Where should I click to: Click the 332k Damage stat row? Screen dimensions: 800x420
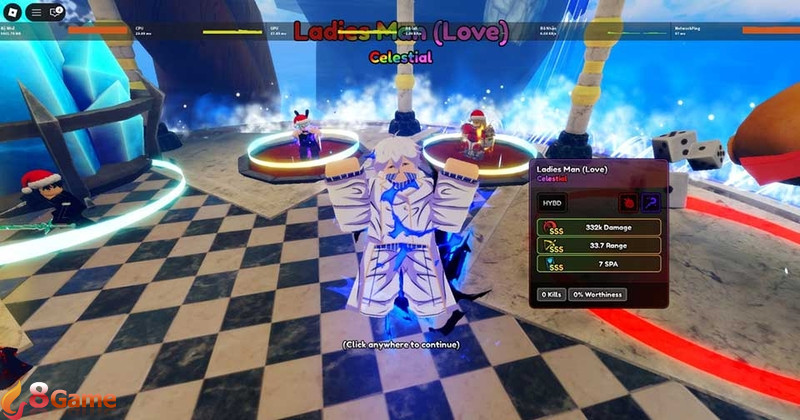[x=599, y=227]
